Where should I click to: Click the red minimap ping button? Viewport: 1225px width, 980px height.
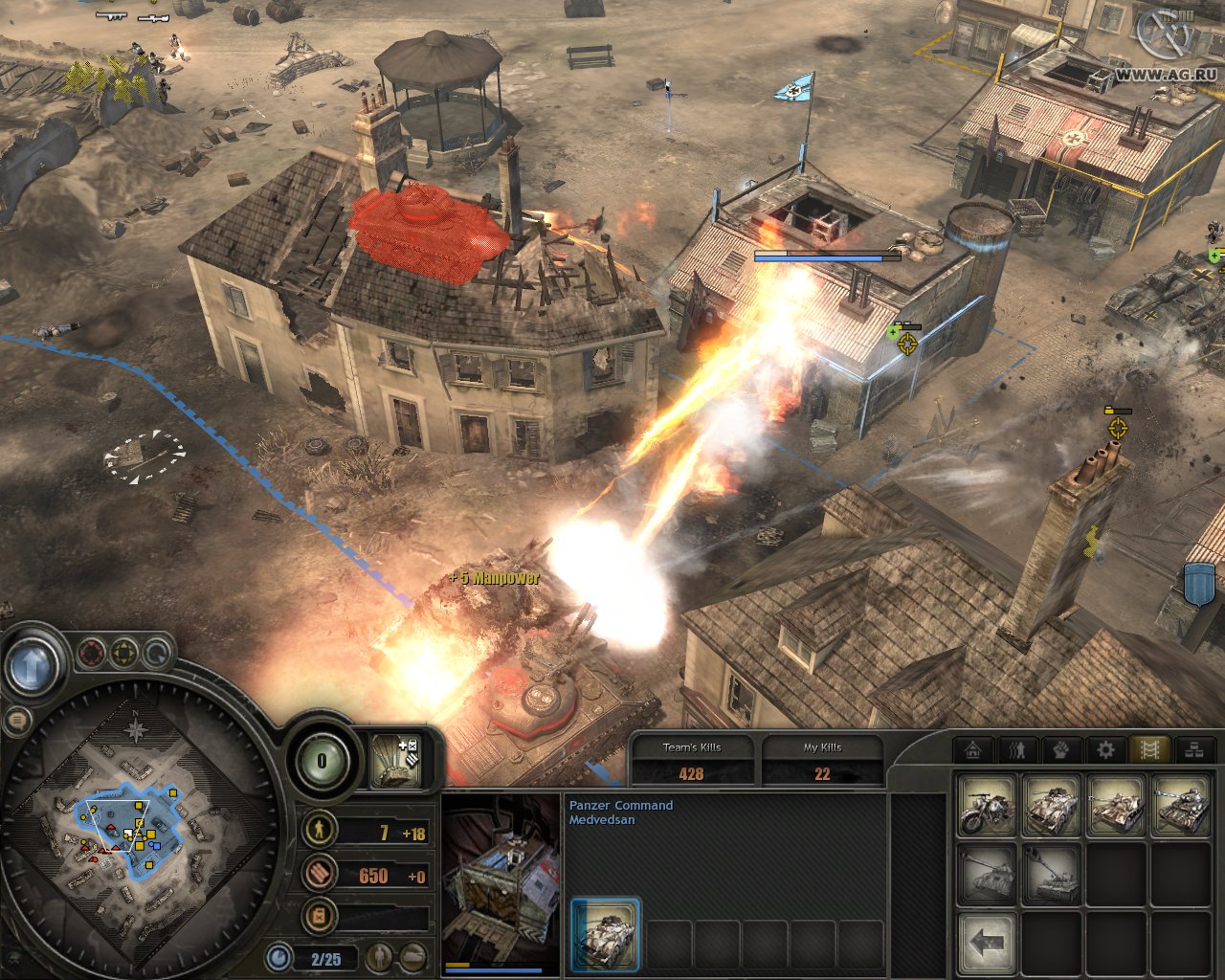pos(92,654)
